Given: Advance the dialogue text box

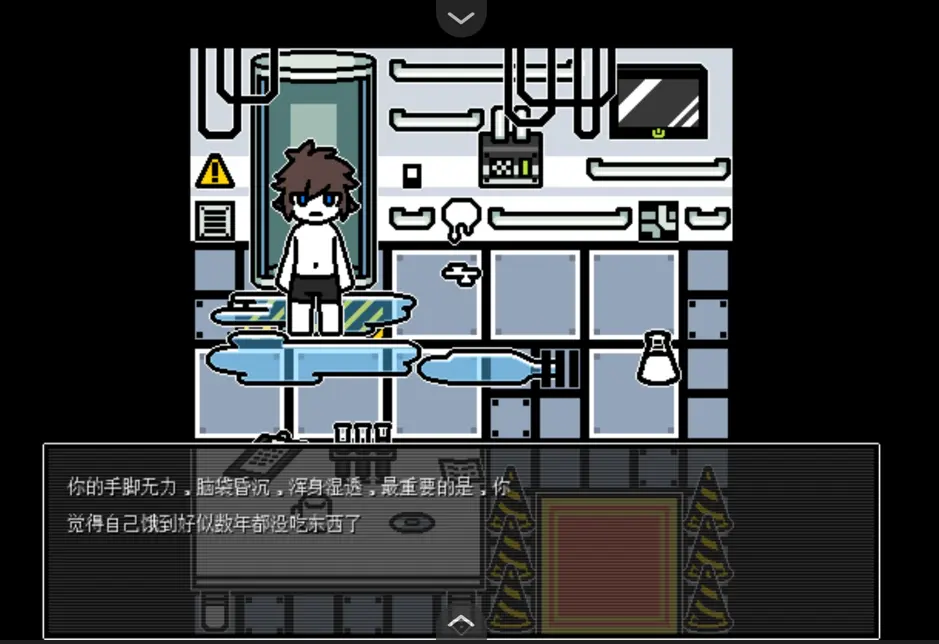Looking at the screenshot, I should 460,540.
